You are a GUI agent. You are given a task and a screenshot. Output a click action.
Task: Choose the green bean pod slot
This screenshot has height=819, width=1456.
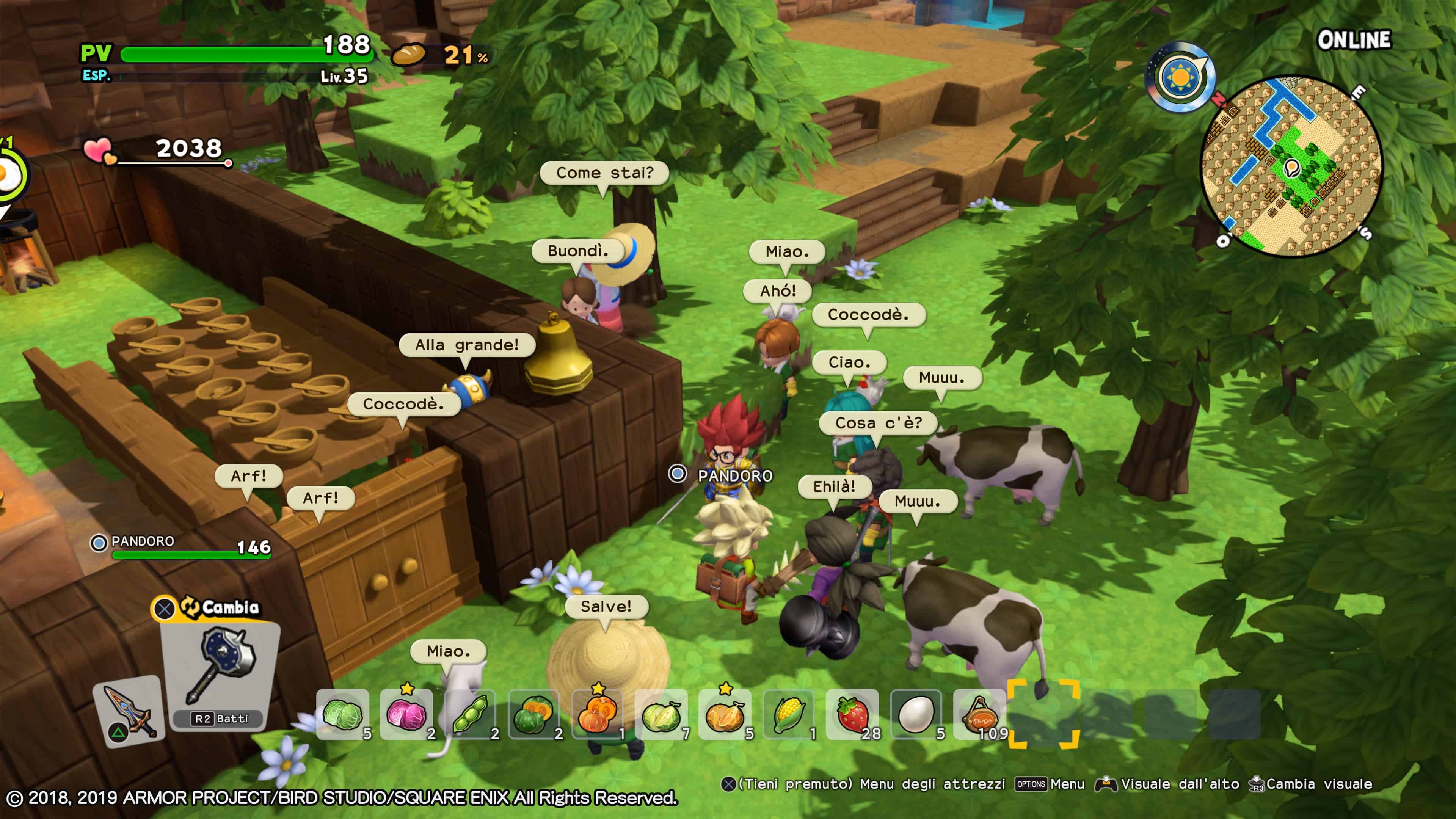(470, 714)
